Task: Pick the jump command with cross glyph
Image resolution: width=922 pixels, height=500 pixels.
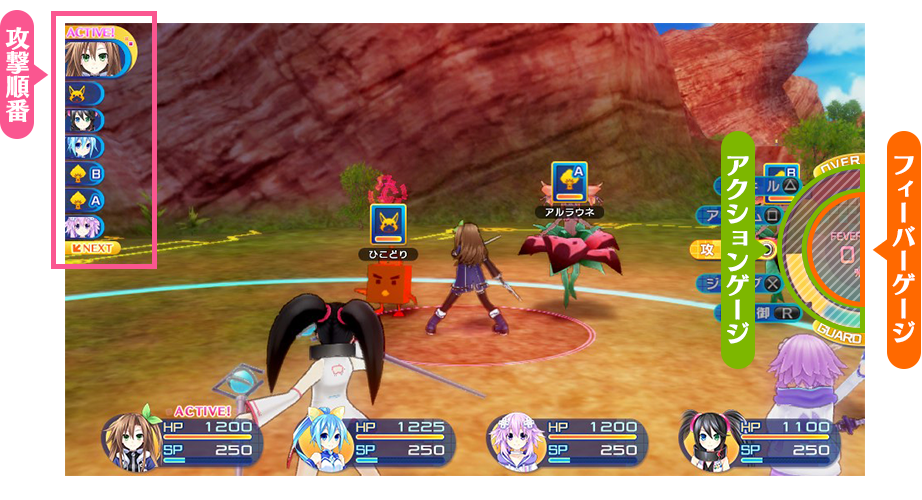Action: [756, 283]
